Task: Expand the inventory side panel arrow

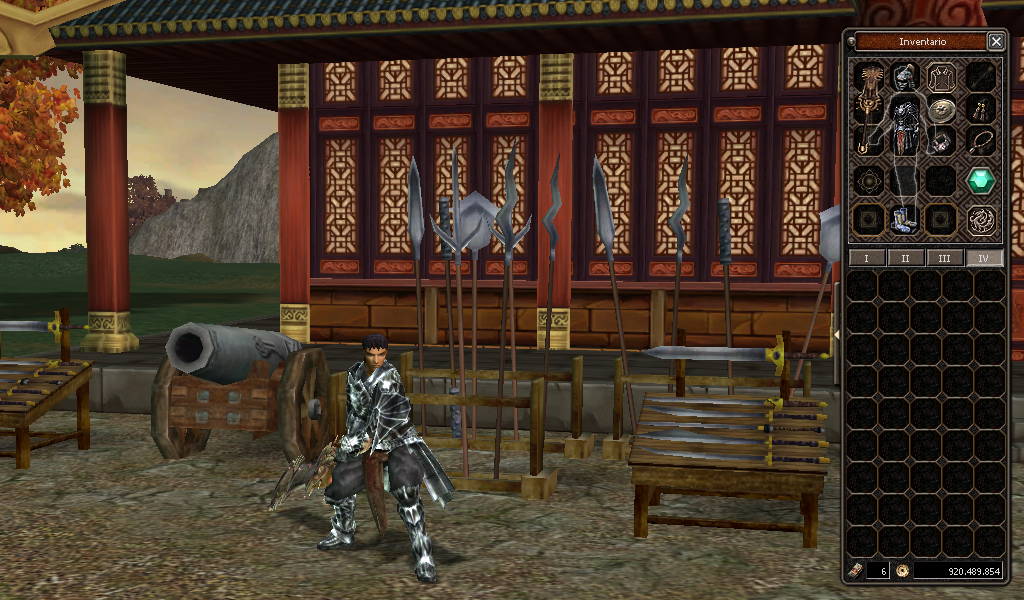Action: pos(835,333)
